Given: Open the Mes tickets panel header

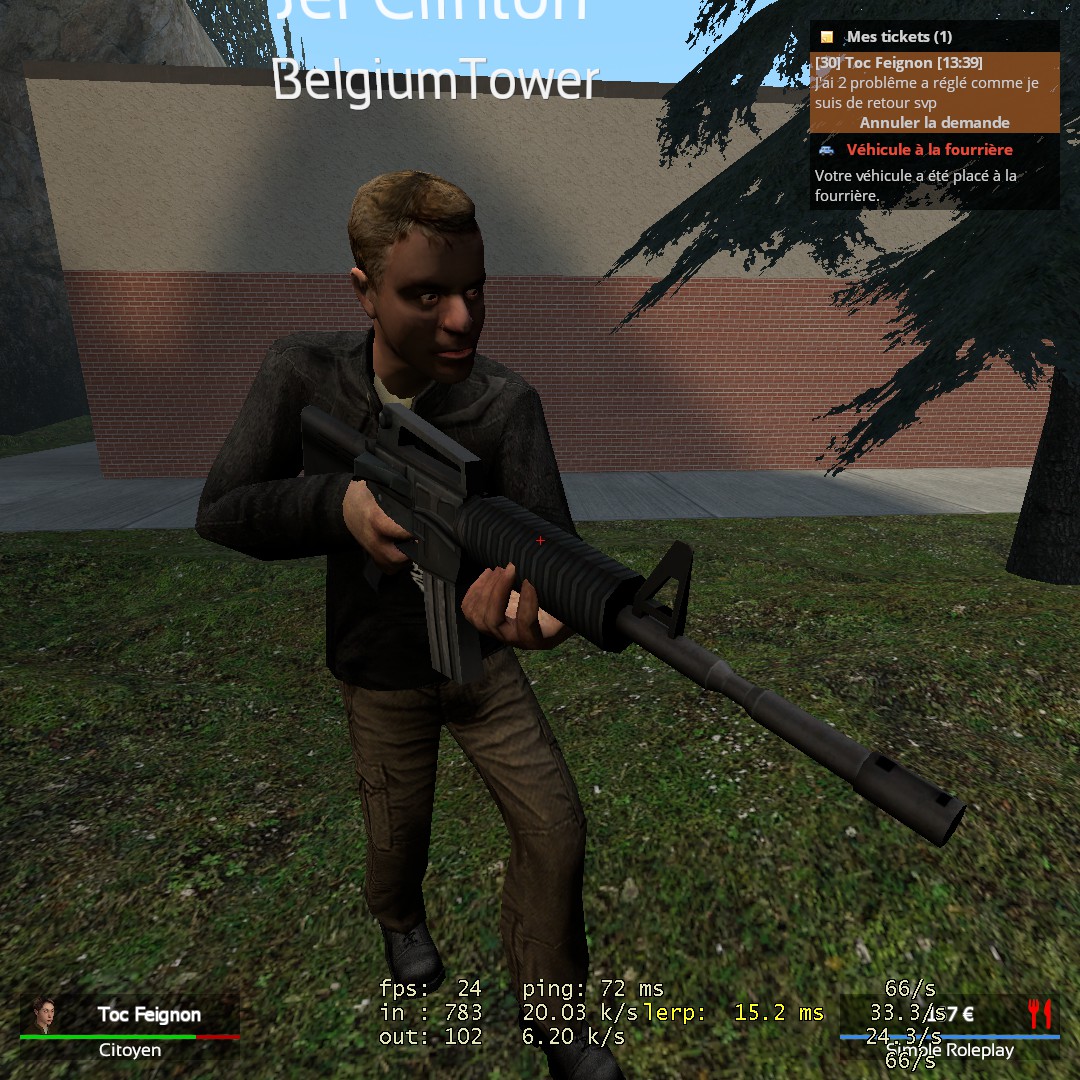Looking at the screenshot, I should [899, 37].
